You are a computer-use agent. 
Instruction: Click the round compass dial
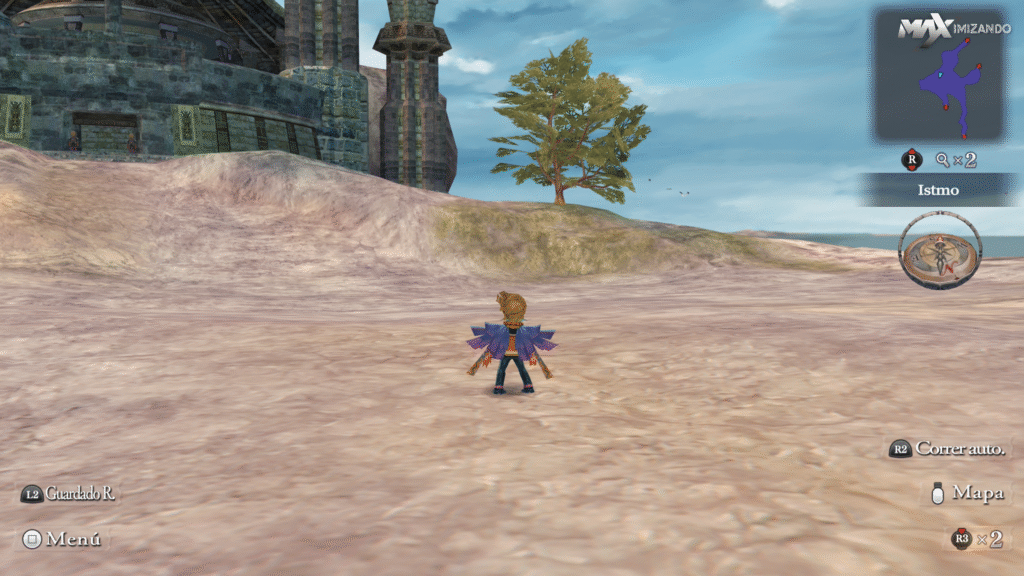[939, 250]
